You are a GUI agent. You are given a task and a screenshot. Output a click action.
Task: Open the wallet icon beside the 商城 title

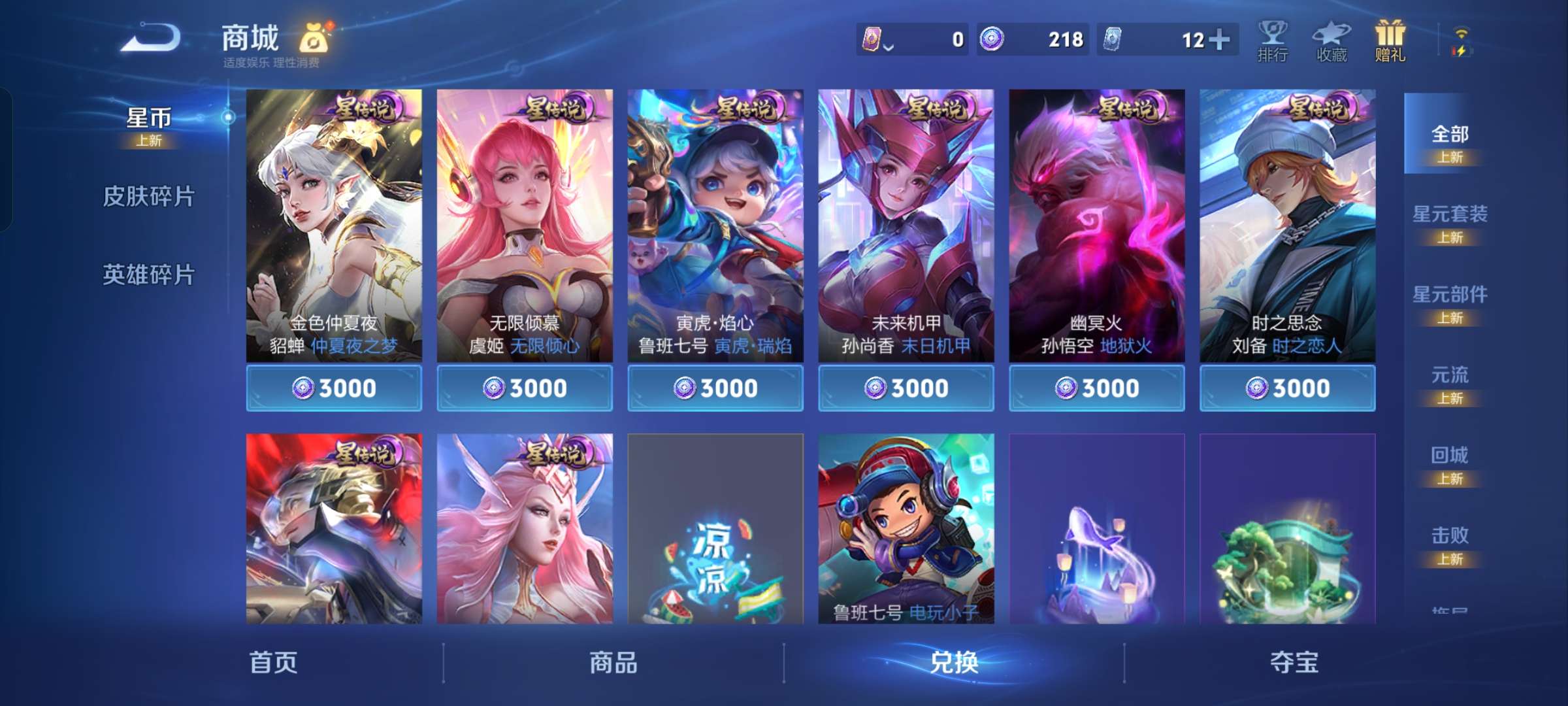pos(316,37)
